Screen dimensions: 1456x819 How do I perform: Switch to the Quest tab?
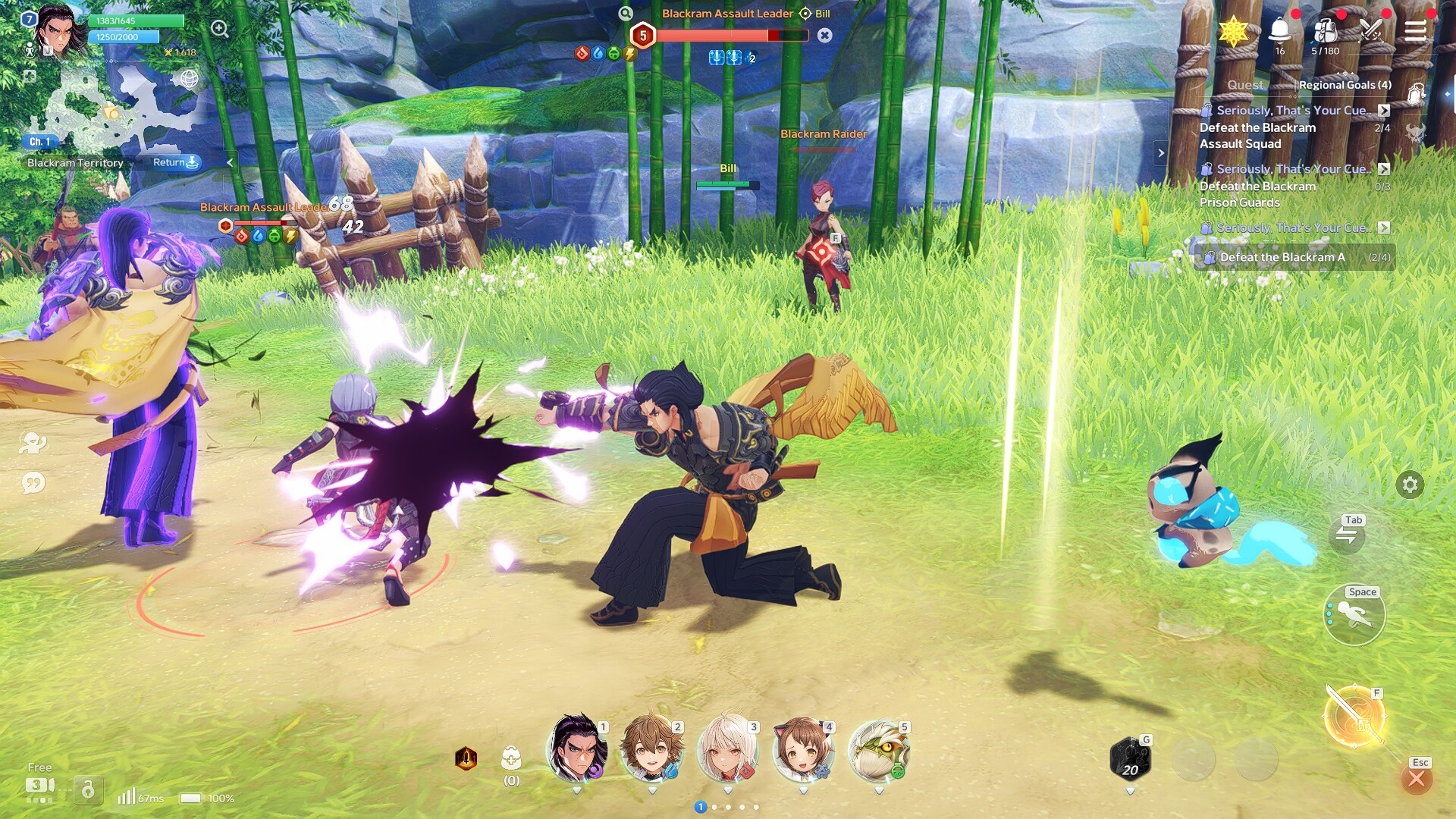coord(1246,85)
